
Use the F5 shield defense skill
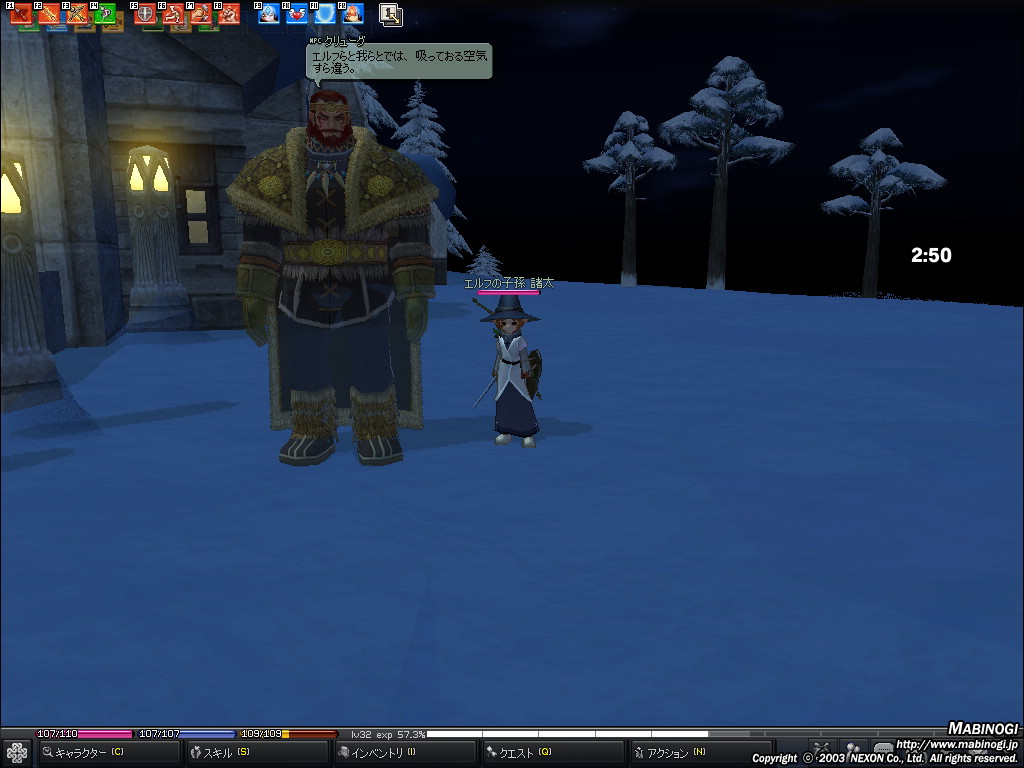[145, 15]
